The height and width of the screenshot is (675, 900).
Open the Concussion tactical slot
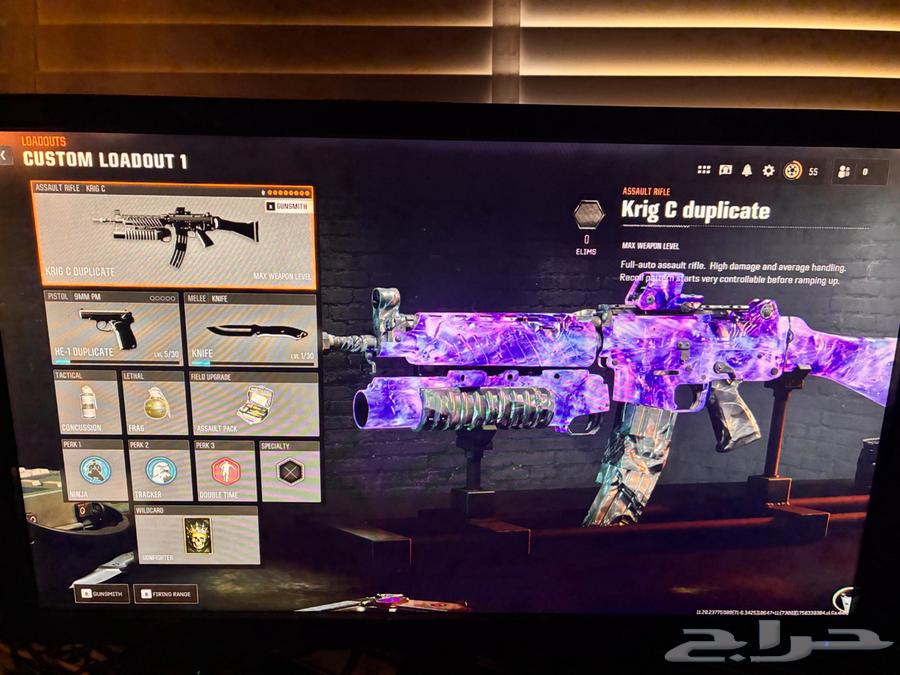(84, 403)
